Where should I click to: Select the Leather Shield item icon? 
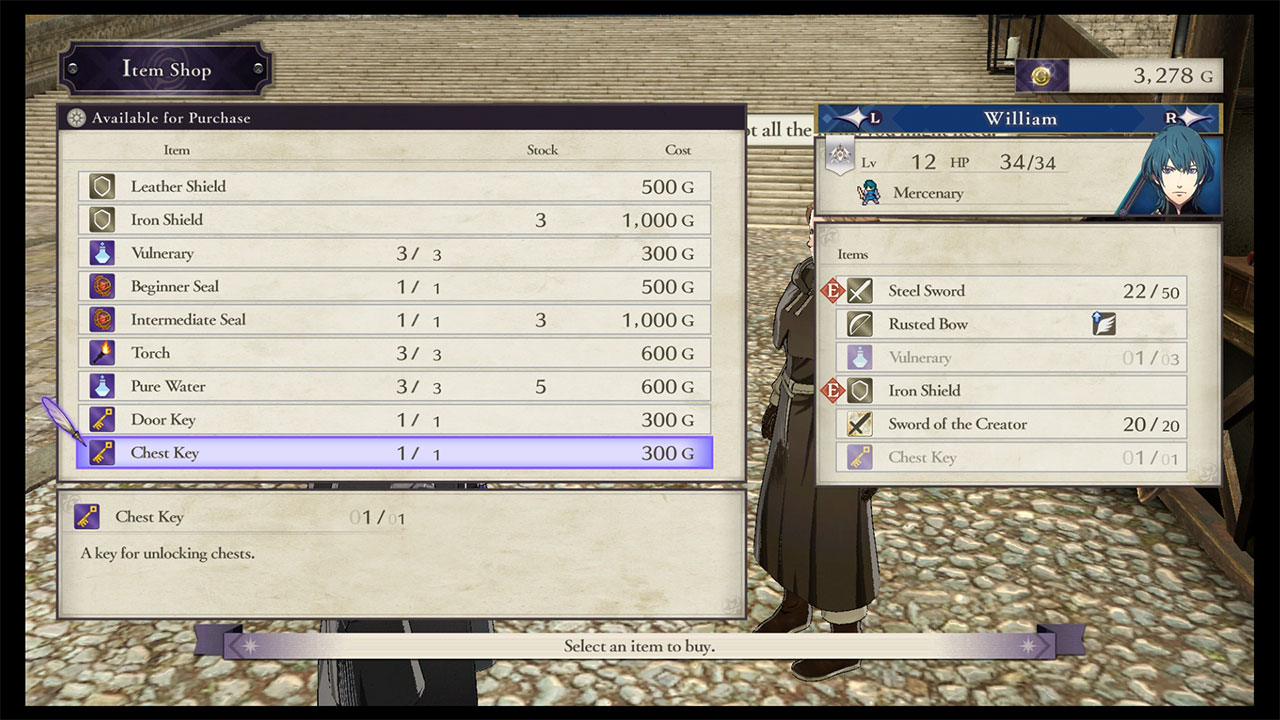(x=102, y=186)
